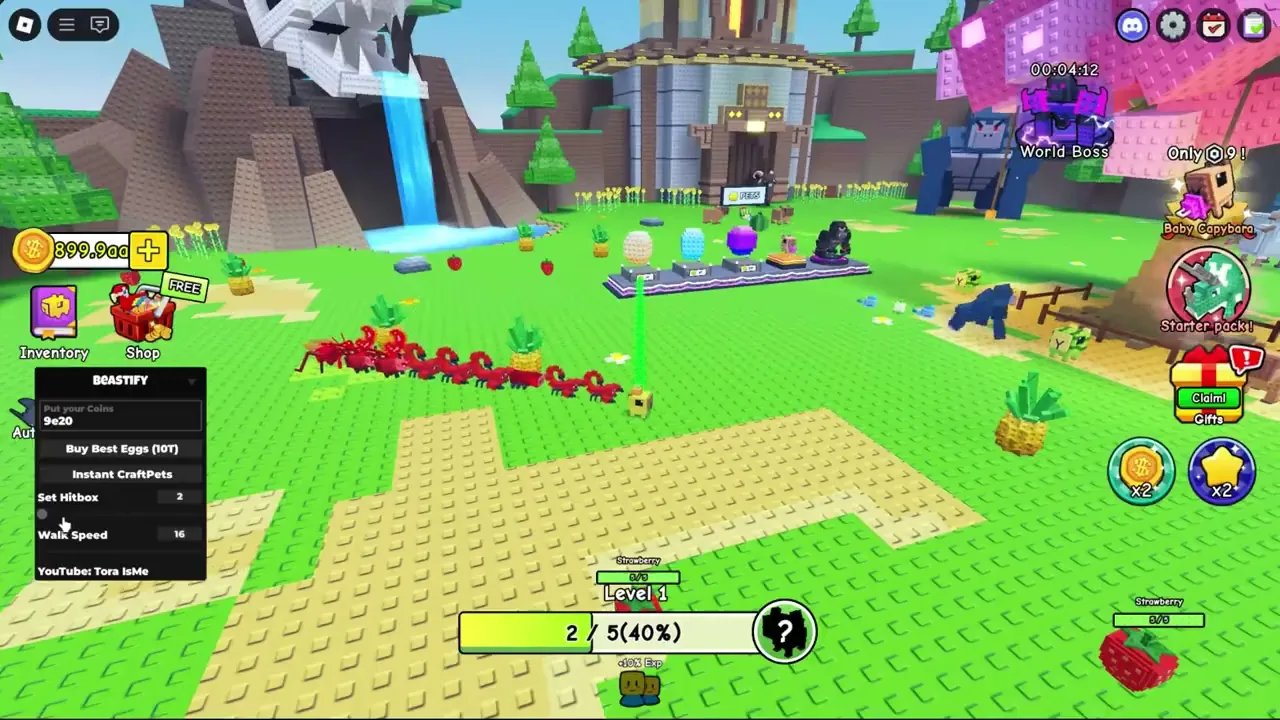Open the Inventory book icon
1280x720 pixels.
pos(54,312)
